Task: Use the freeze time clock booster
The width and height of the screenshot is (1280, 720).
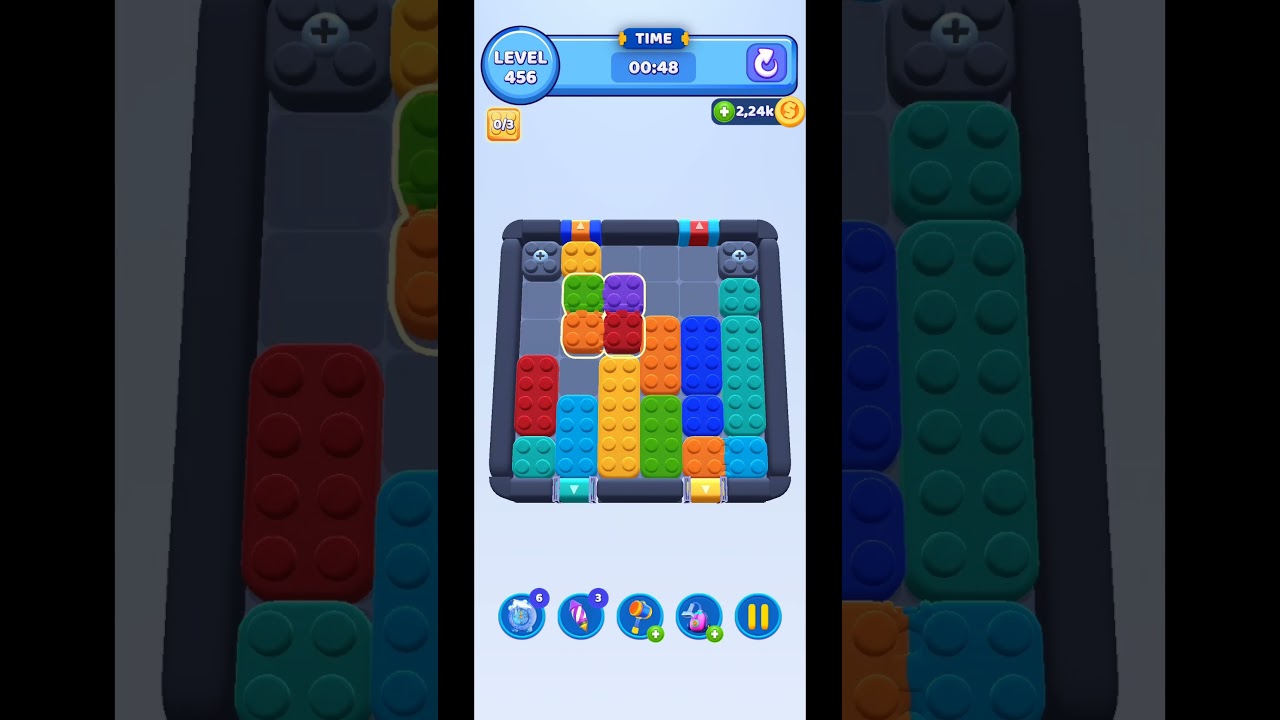Action: (x=521, y=616)
